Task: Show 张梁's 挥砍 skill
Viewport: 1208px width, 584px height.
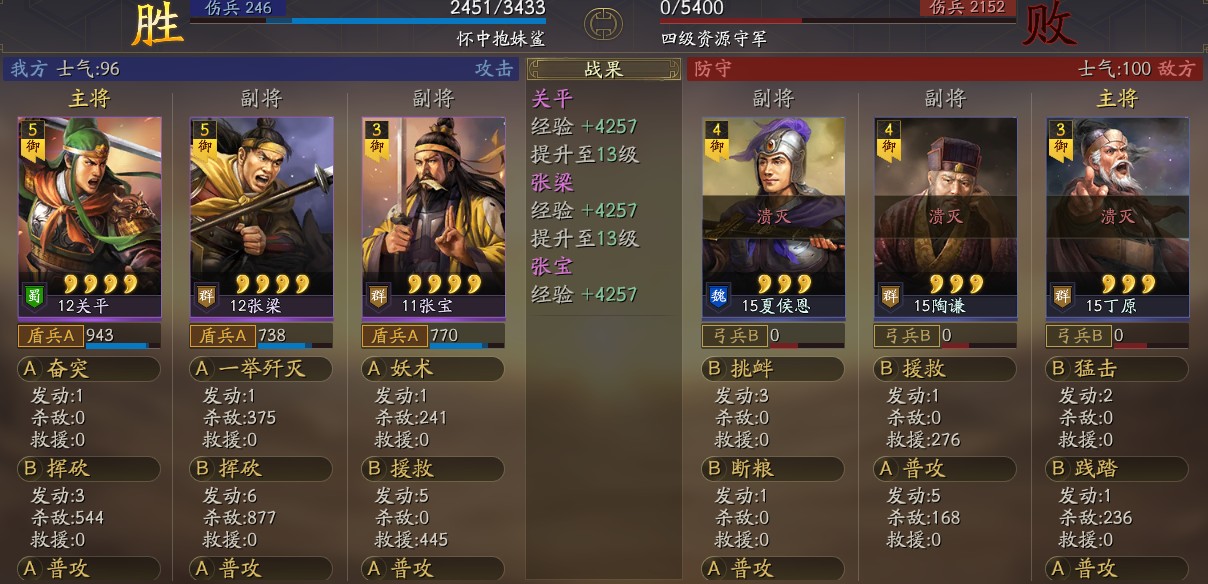Action: click(x=261, y=469)
